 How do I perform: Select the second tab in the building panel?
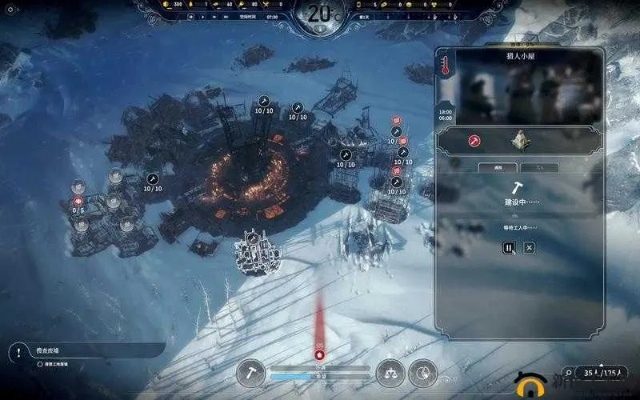point(539,167)
